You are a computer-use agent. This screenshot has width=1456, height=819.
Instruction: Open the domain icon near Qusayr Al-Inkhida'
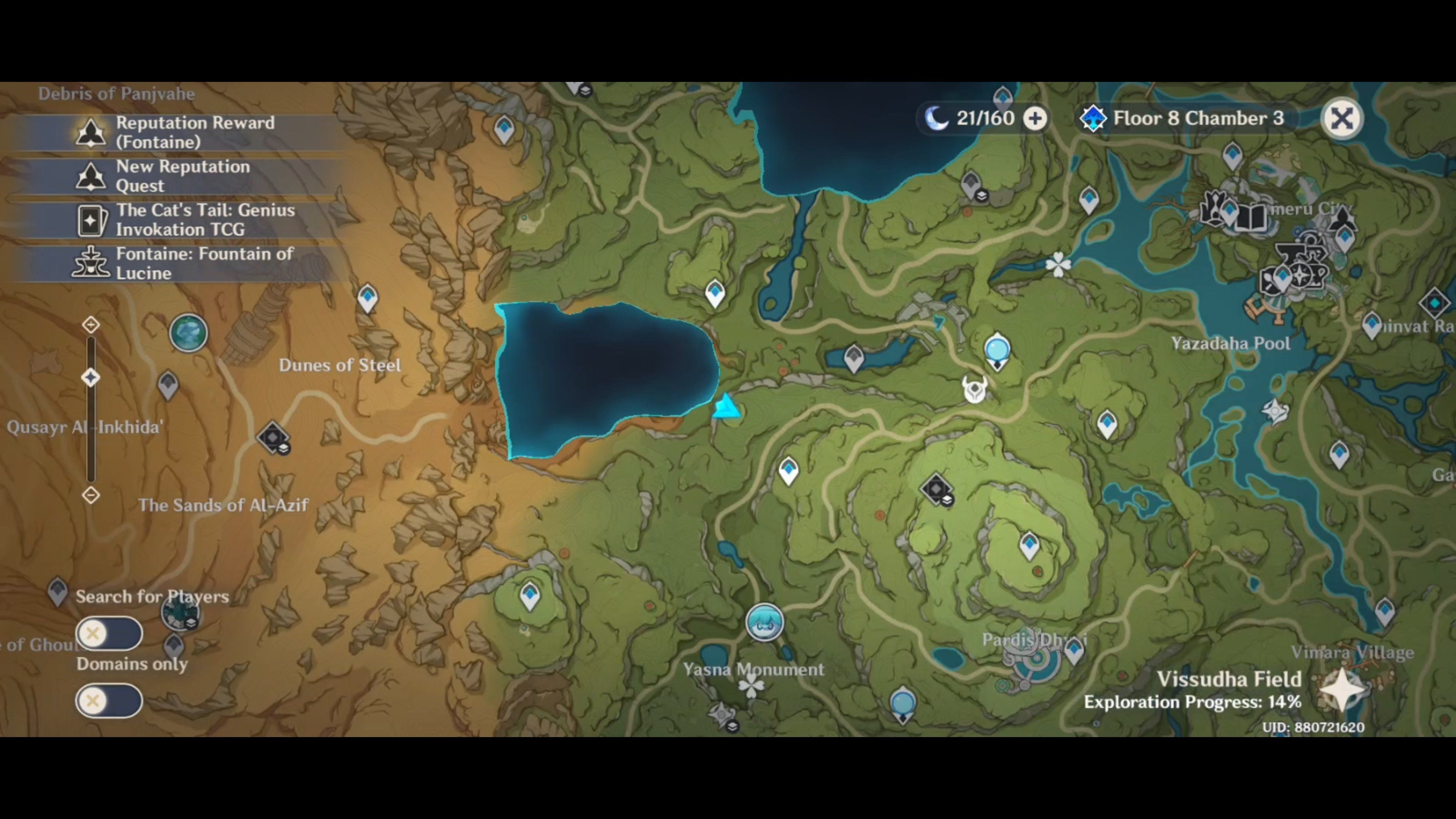point(273,438)
